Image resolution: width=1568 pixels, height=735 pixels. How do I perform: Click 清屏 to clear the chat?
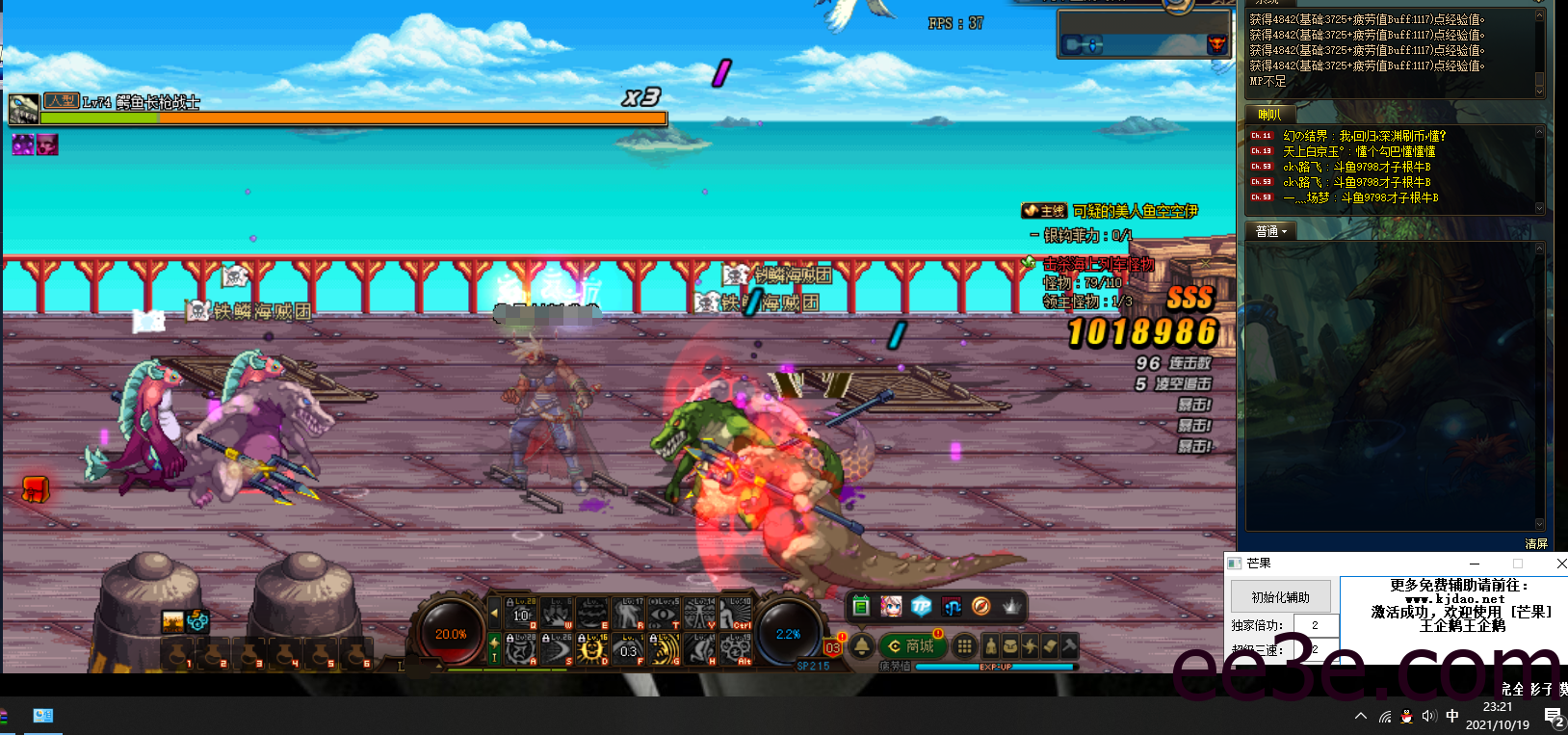[1536, 544]
